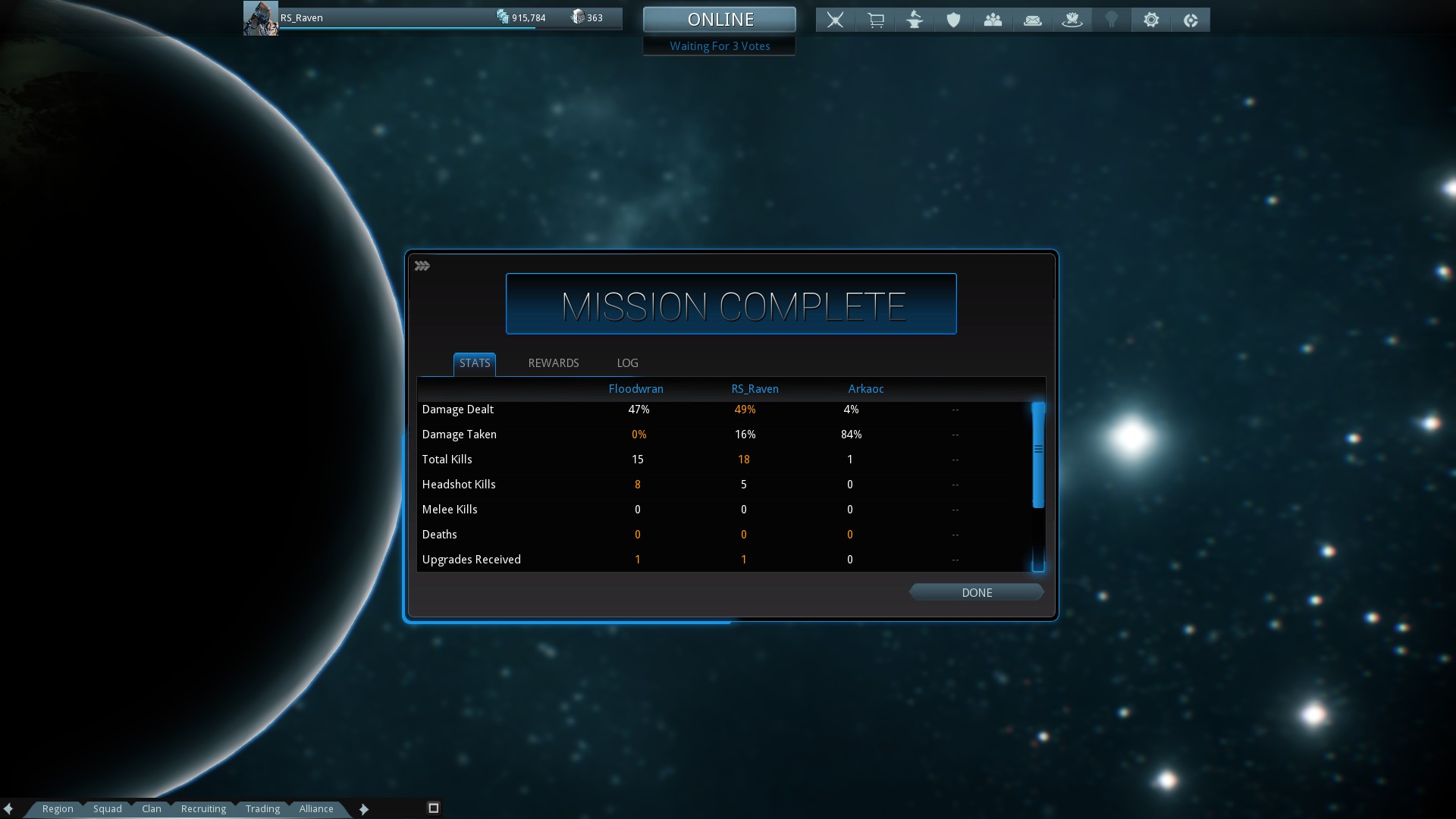Select the STATS tab
This screenshot has height=819, width=1456.
pos(475,363)
